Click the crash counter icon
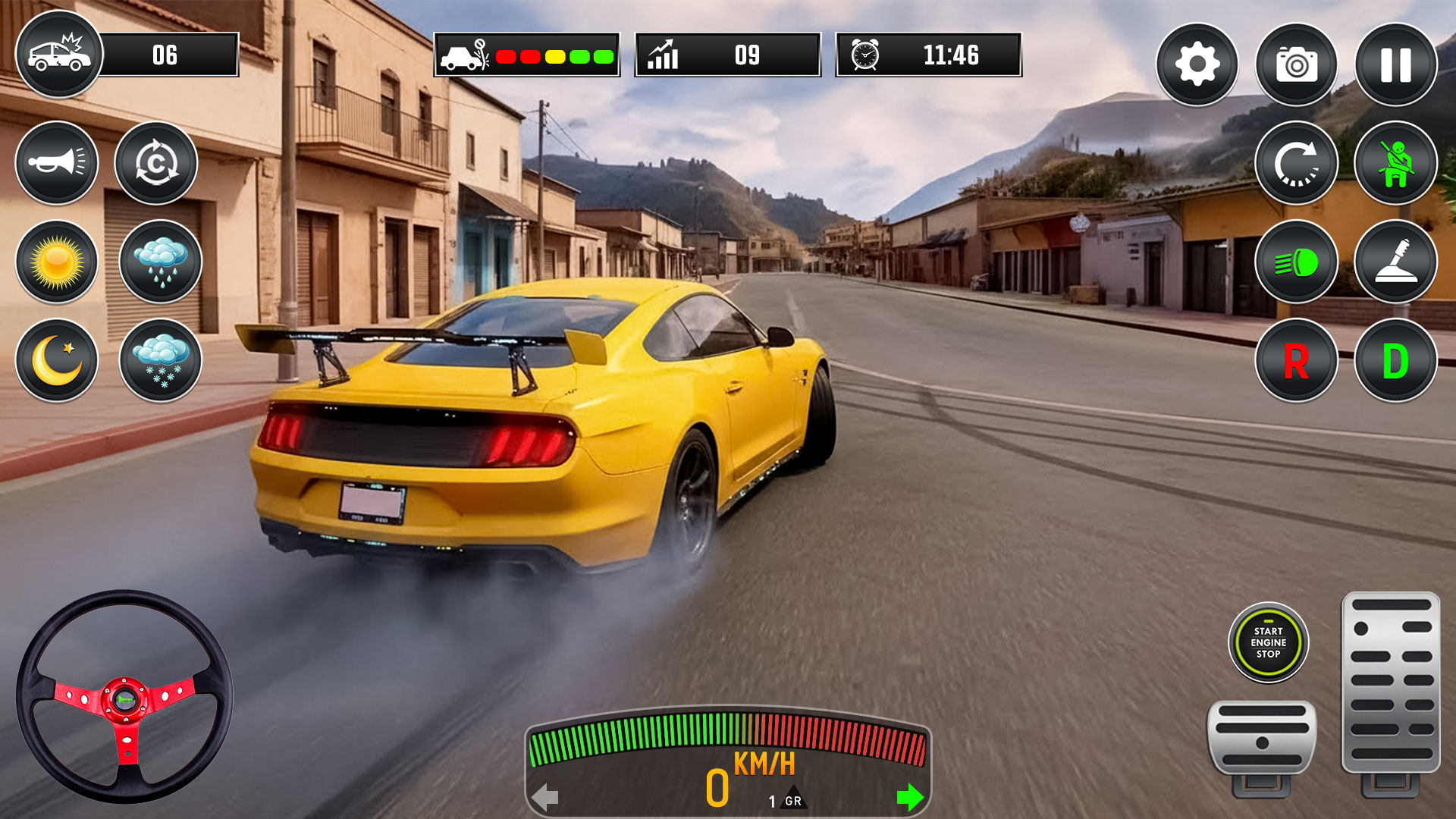Image resolution: width=1456 pixels, height=819 pixels. [x=59, y=55]
